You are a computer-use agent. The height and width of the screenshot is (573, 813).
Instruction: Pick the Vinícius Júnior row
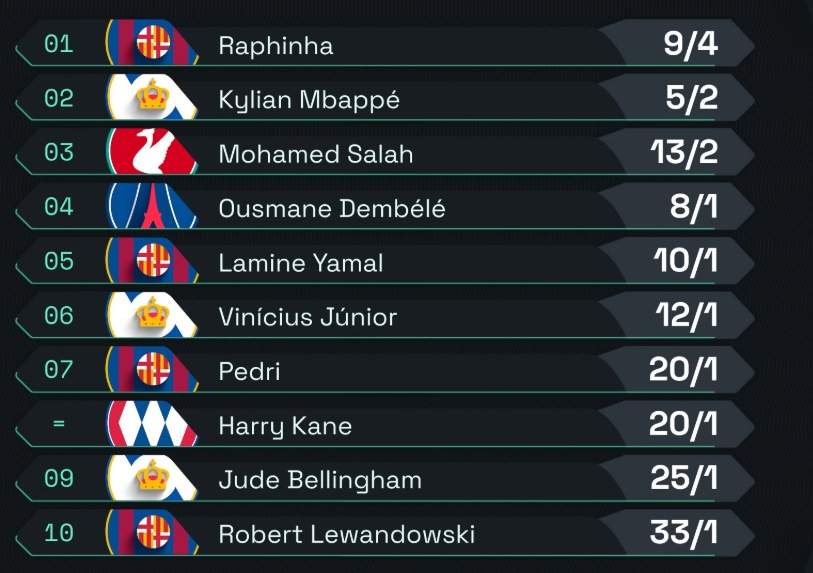tap(308, 316)
